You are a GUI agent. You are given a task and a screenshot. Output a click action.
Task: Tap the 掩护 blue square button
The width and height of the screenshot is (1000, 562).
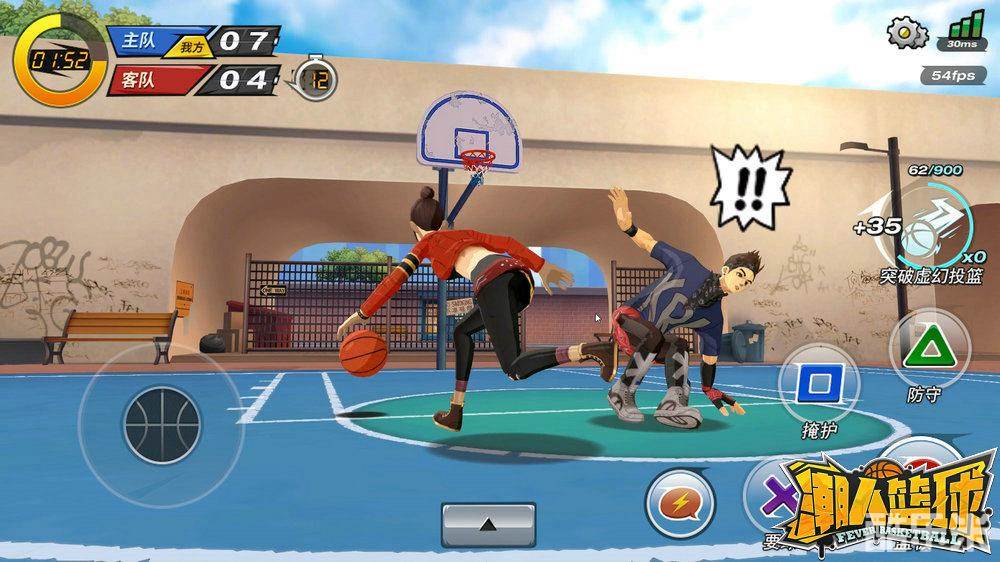[x=819, y=383]
